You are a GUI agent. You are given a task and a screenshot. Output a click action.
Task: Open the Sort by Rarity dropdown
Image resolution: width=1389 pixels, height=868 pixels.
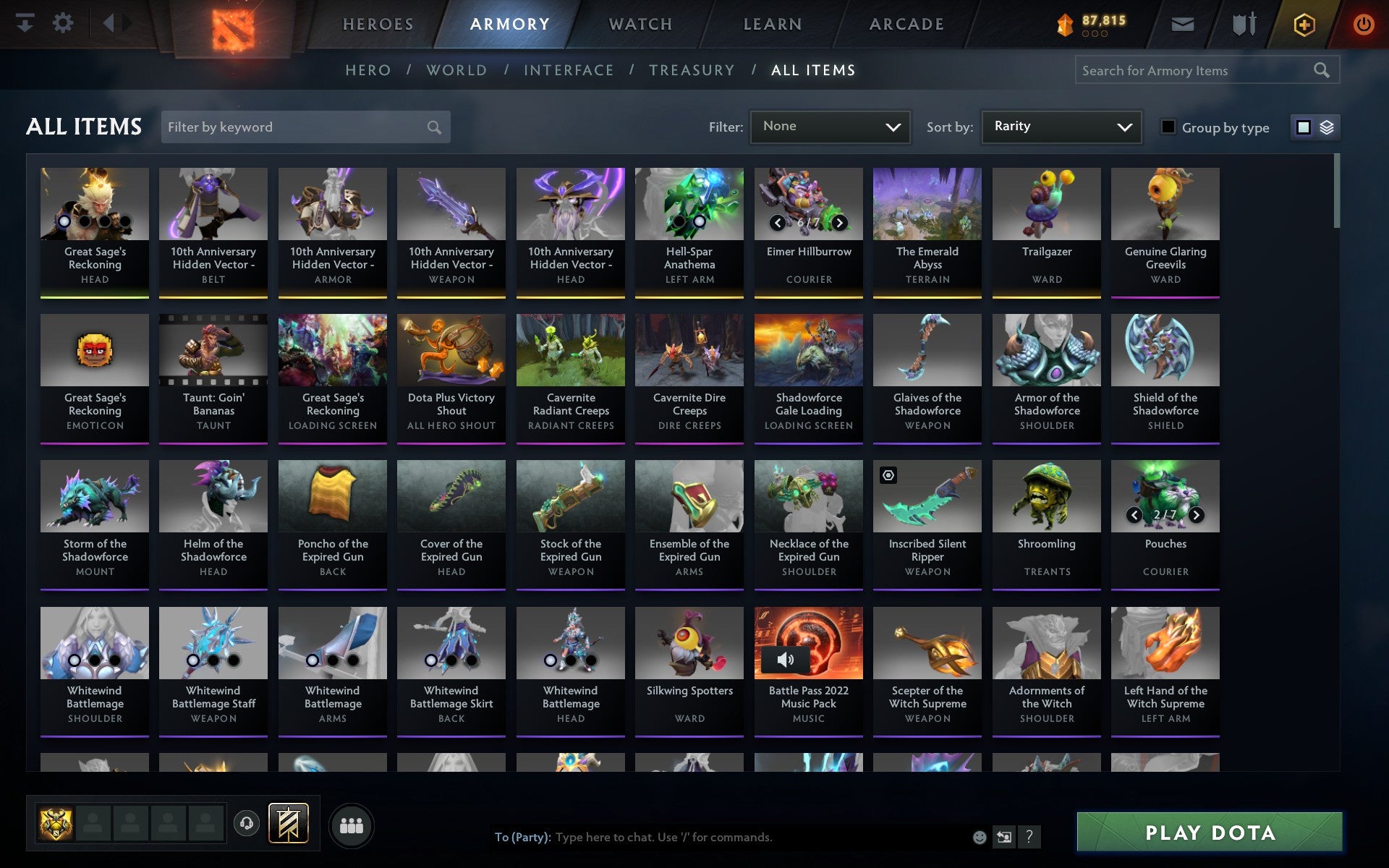(1061, 127)
